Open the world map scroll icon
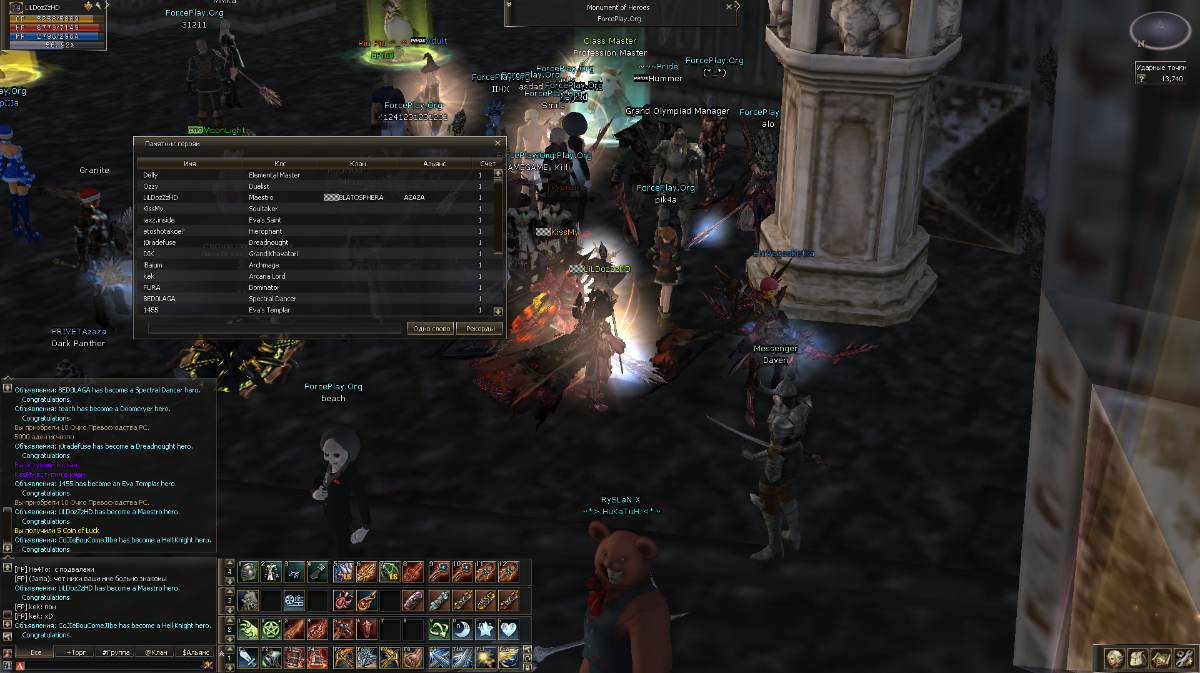Screen dimensions: 1200x673 [1160, 657]
